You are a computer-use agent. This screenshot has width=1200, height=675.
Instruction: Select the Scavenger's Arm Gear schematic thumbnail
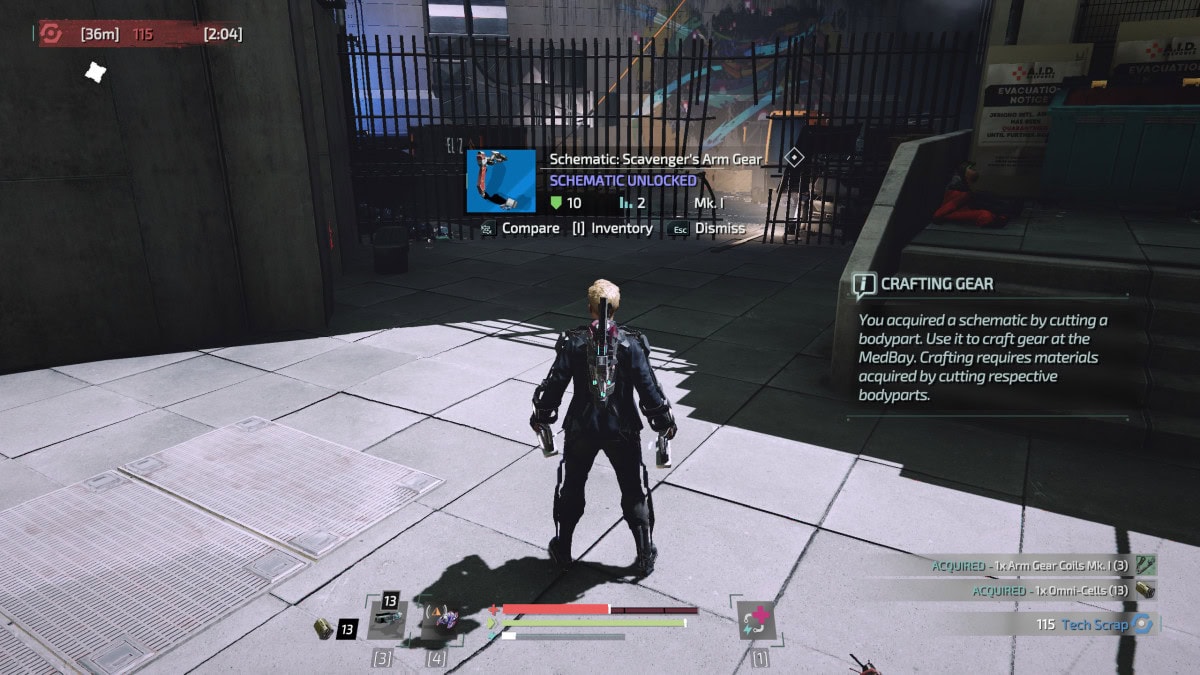502,182
